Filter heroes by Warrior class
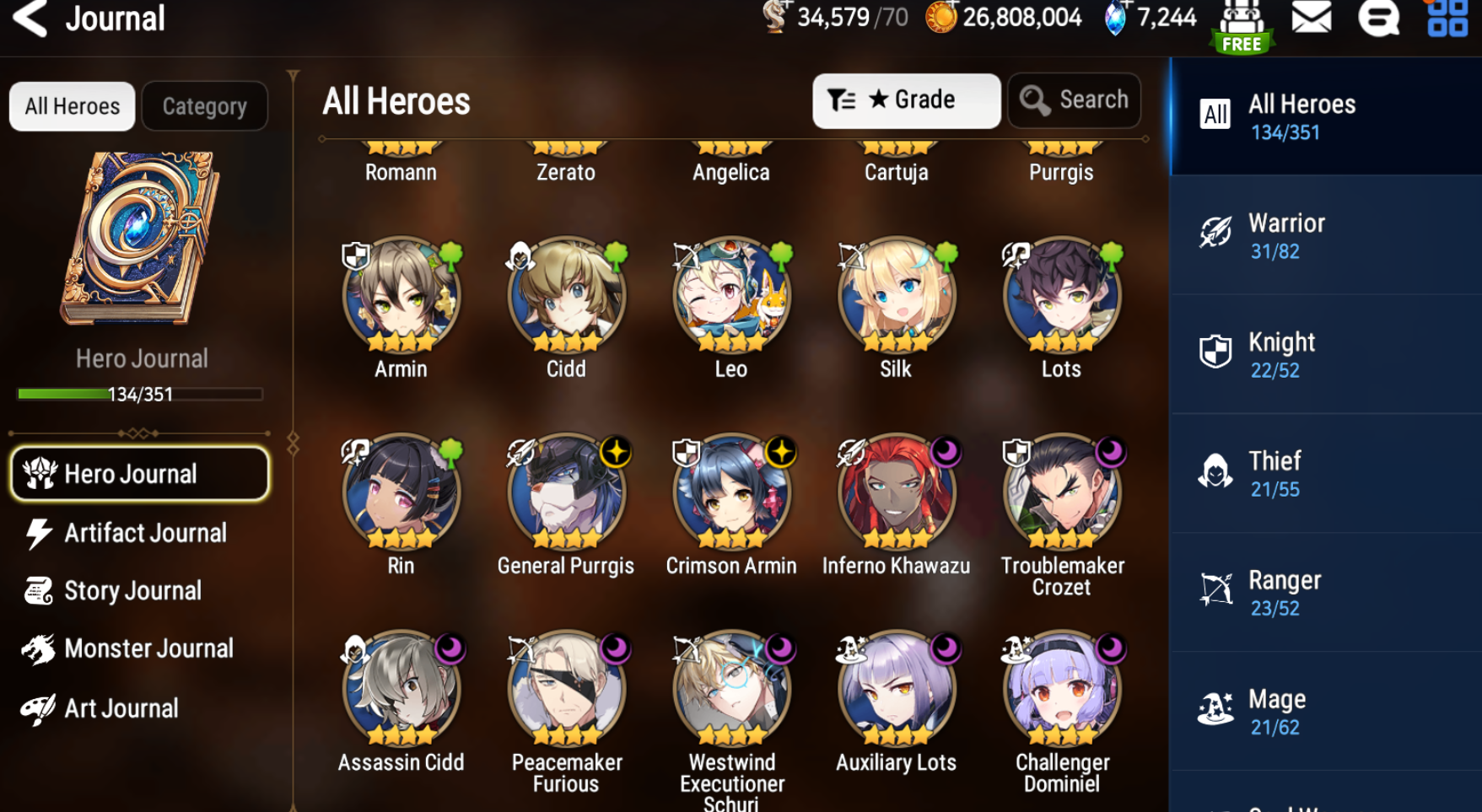This screenshot has width=1482, height=812. [x=1324, y=235]
